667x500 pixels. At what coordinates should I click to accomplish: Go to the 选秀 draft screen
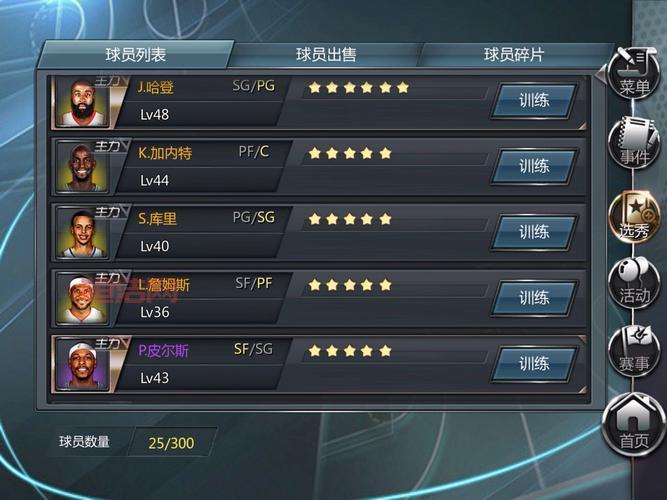coord(634,215)
